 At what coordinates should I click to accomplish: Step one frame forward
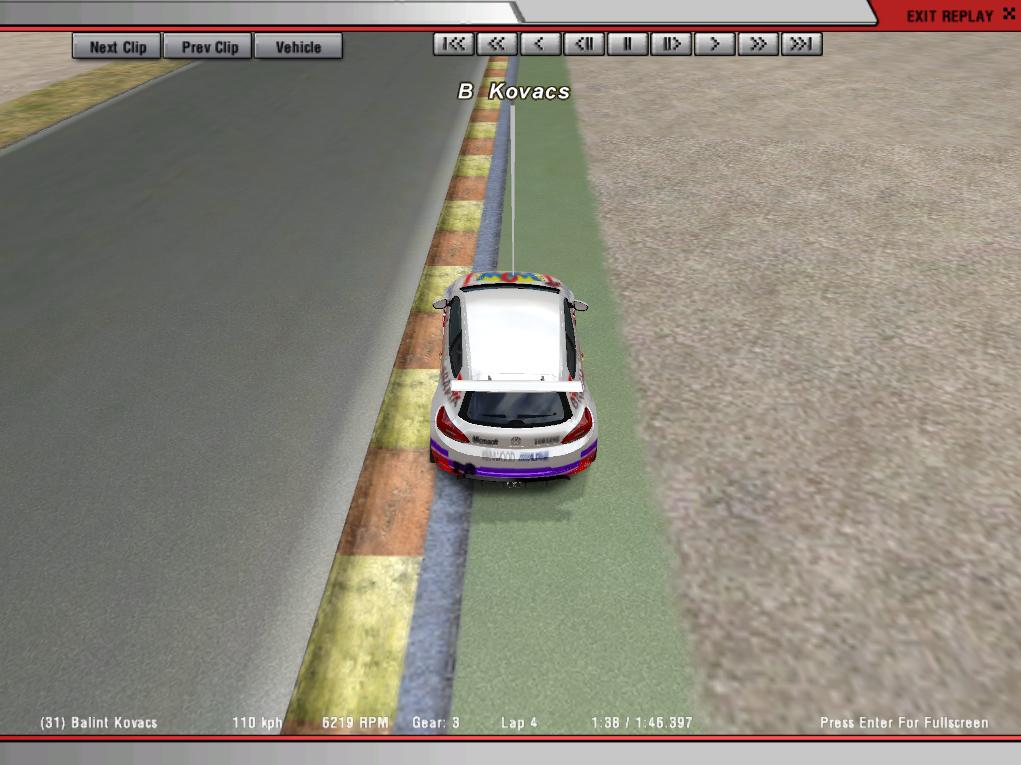tap(671, 44)
